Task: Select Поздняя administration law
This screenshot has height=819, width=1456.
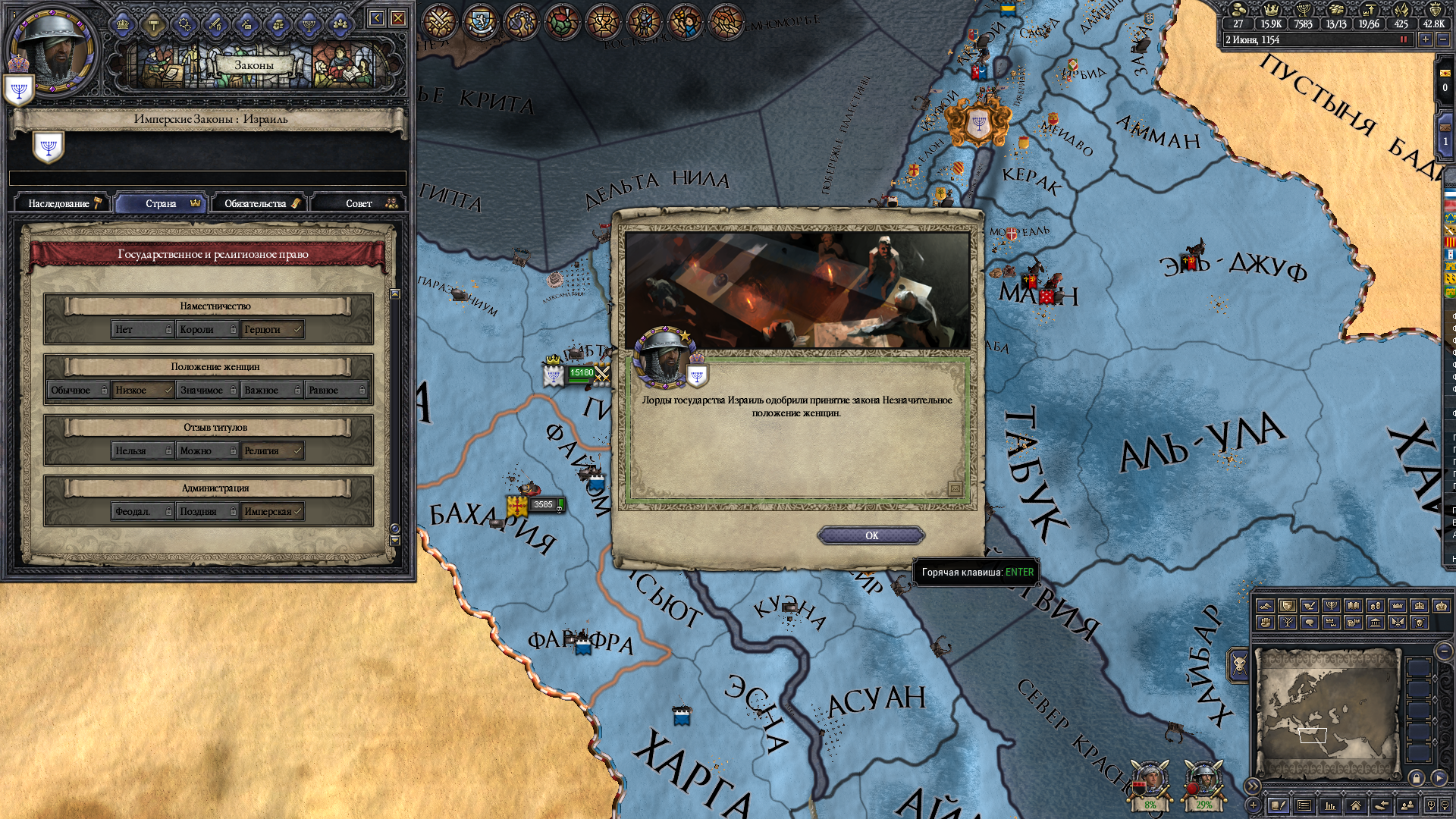Action: click(x=206, y=511)
